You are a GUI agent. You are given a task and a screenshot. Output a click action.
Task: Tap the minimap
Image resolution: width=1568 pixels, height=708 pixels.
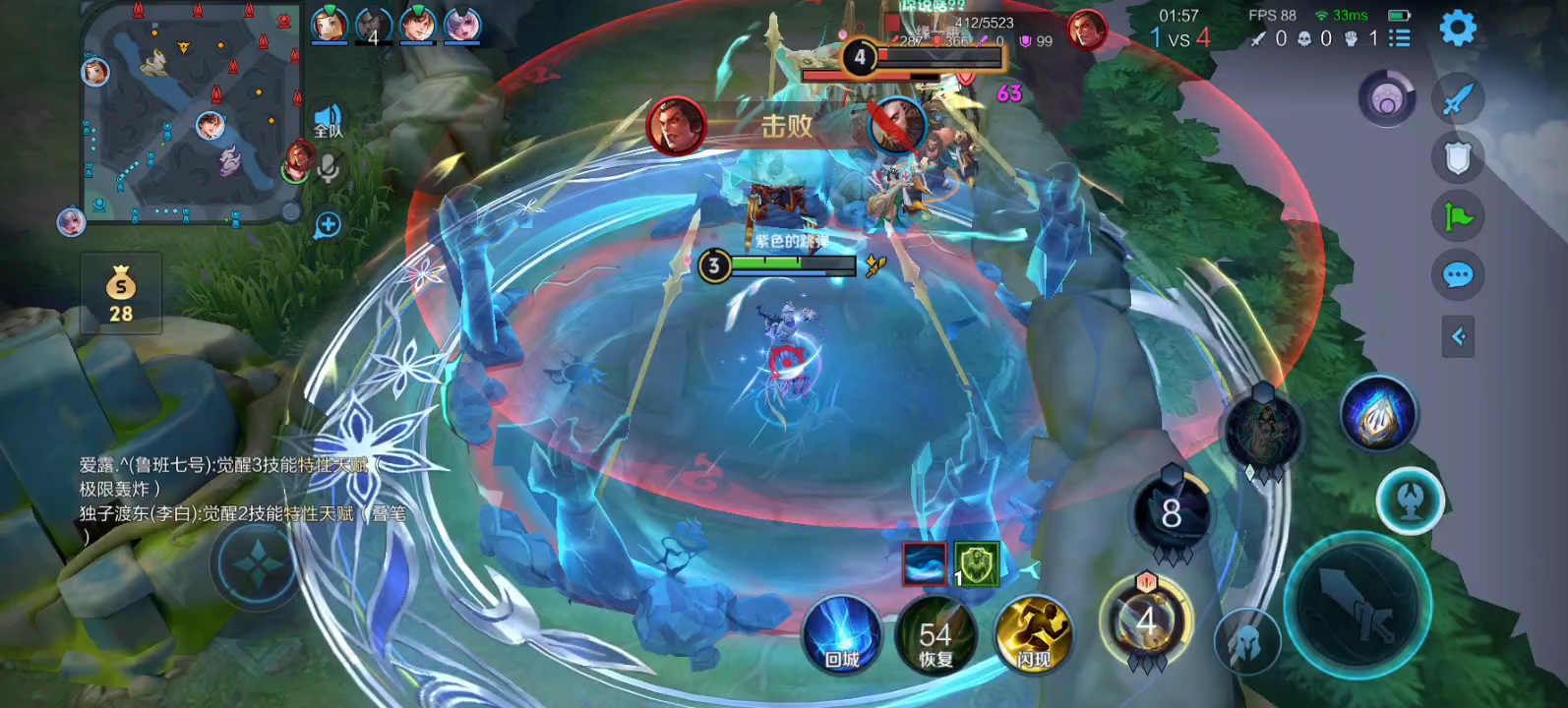[x=188, y=111]
